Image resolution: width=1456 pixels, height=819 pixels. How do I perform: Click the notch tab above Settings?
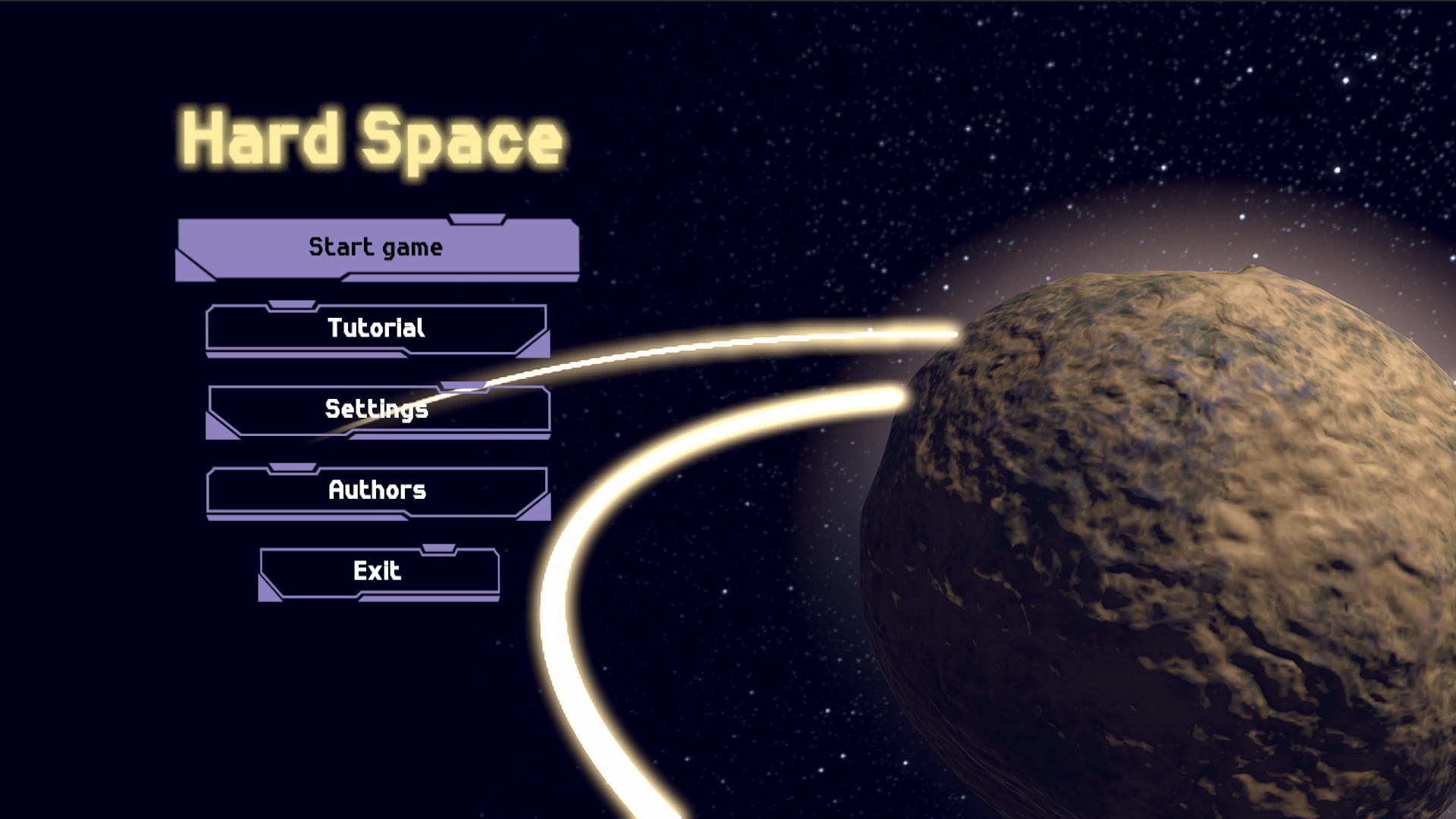click(x=464, y=387)
